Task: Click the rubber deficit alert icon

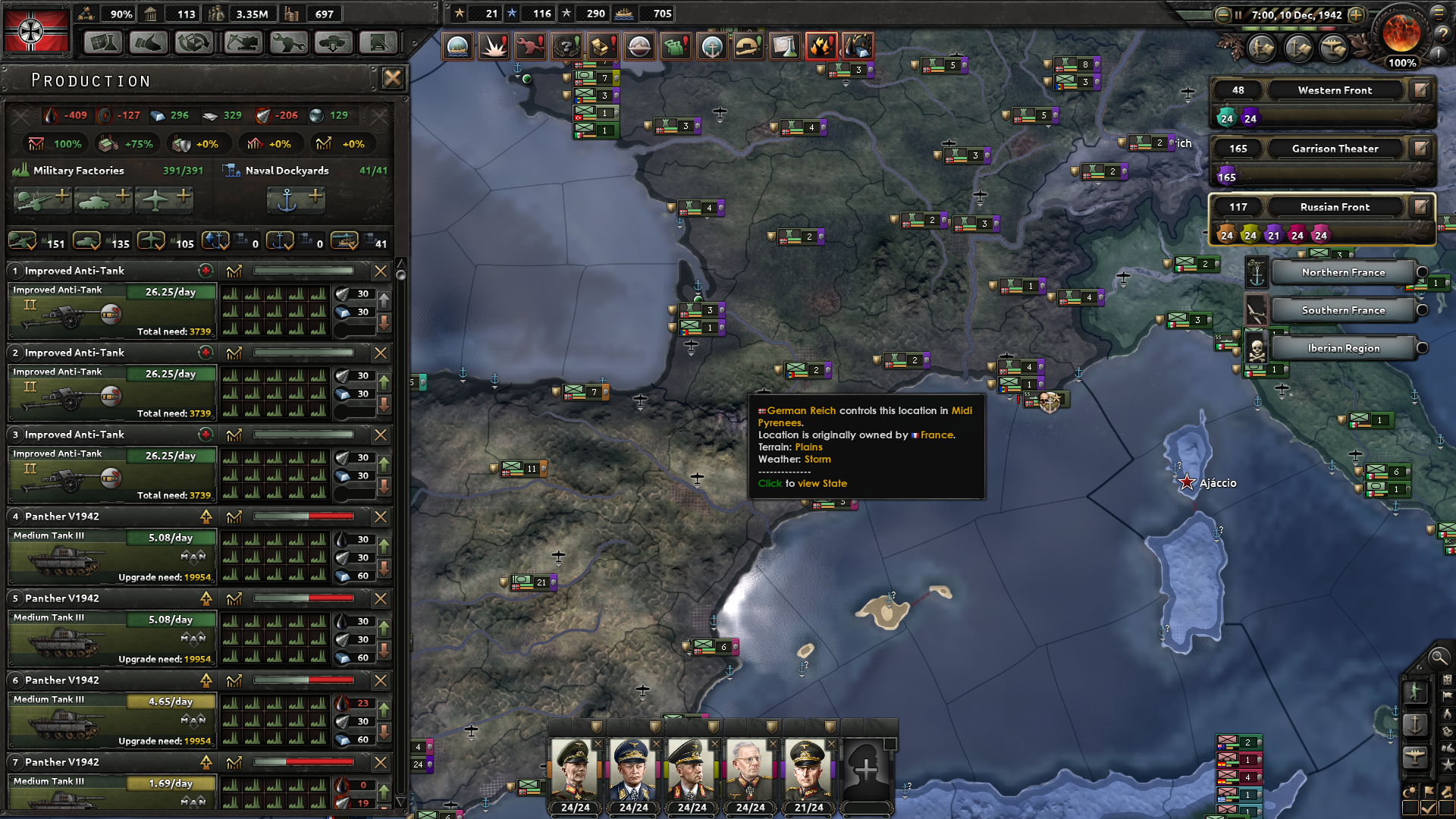Action: pos(858,46)
